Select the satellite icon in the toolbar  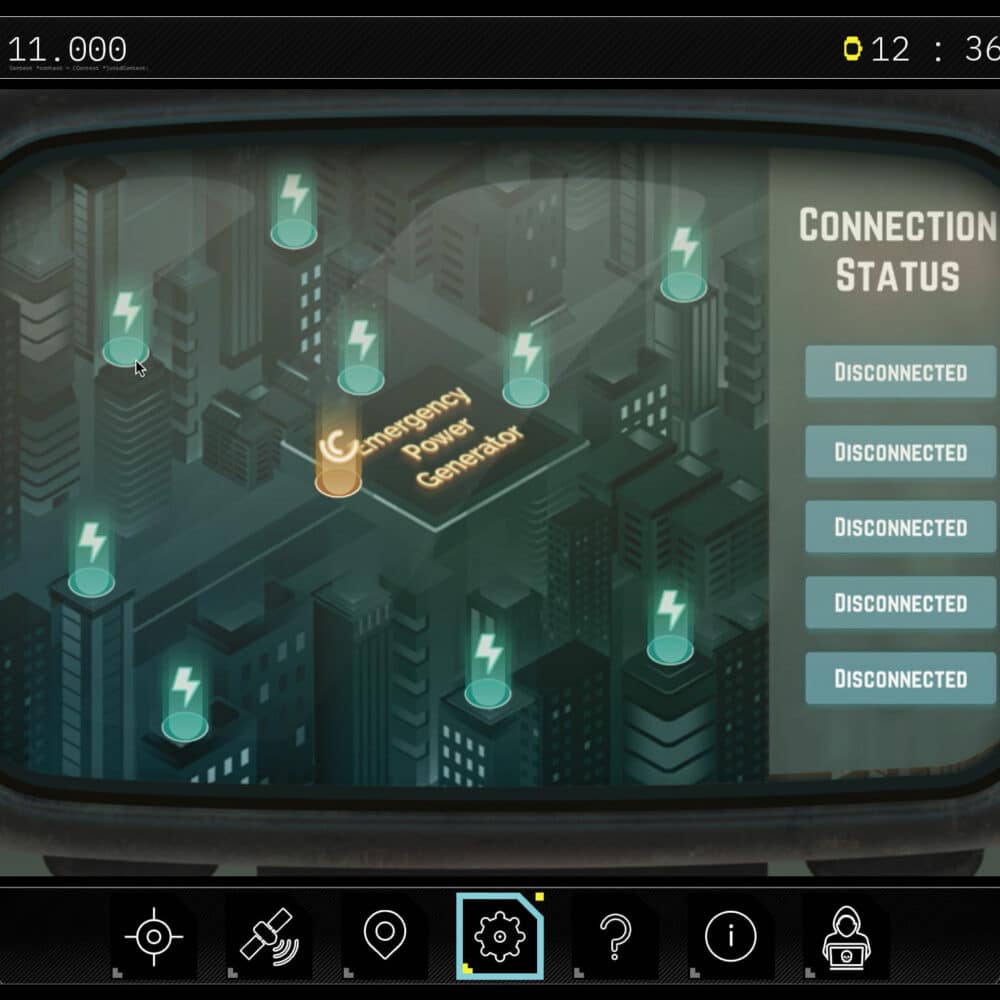(267, 937)
